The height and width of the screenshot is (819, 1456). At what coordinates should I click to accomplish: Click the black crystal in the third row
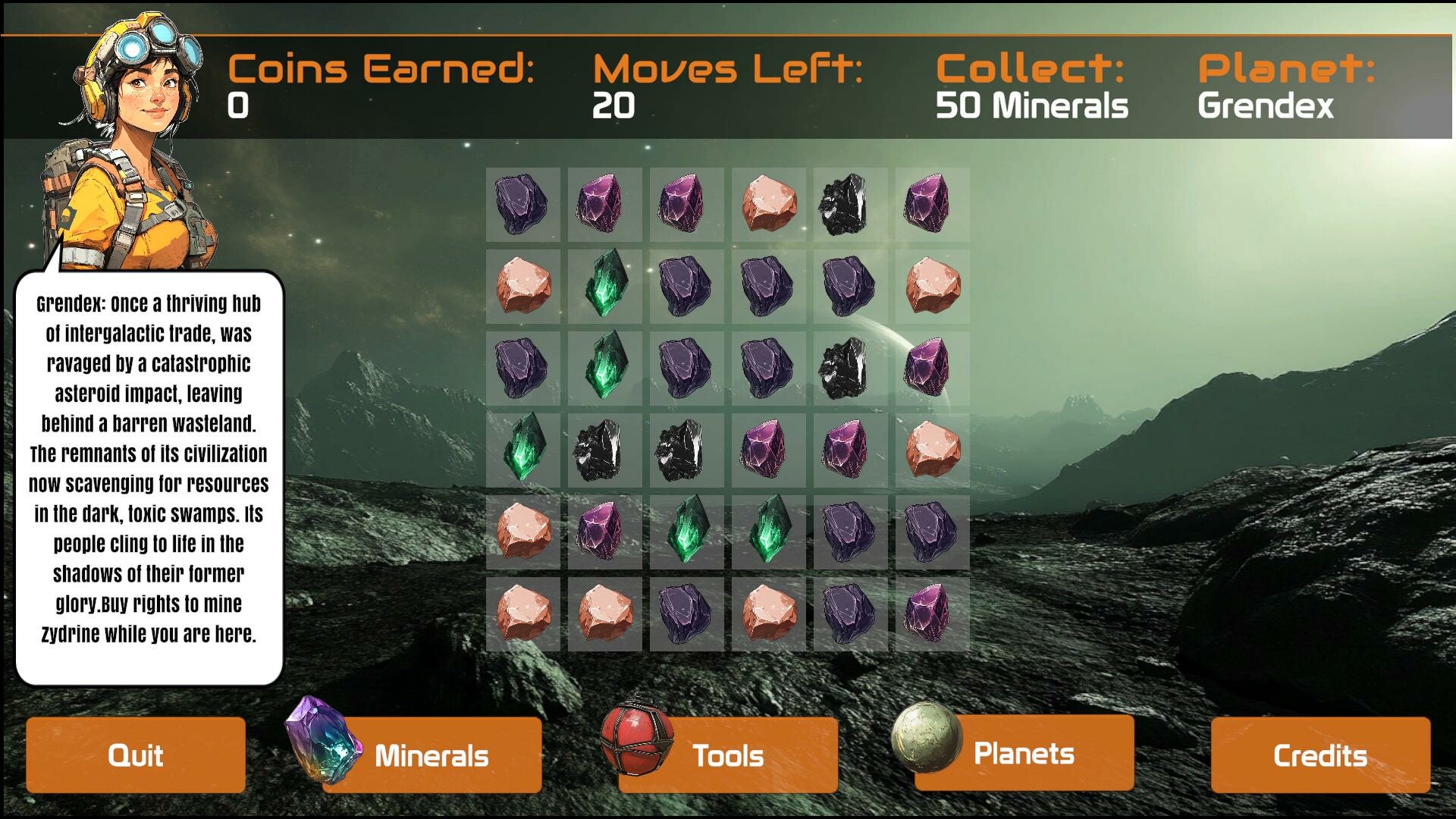tap(849, 368)
